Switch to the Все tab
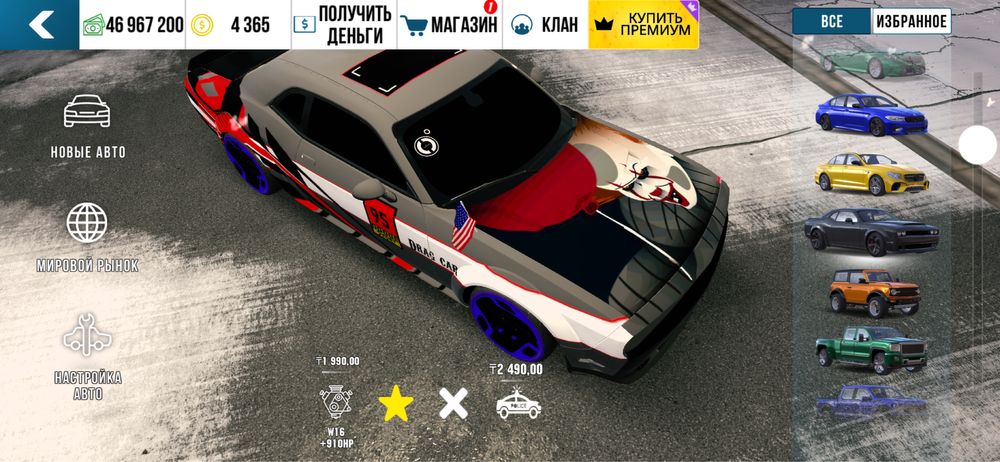1000x462 pixels. point(831,21)
